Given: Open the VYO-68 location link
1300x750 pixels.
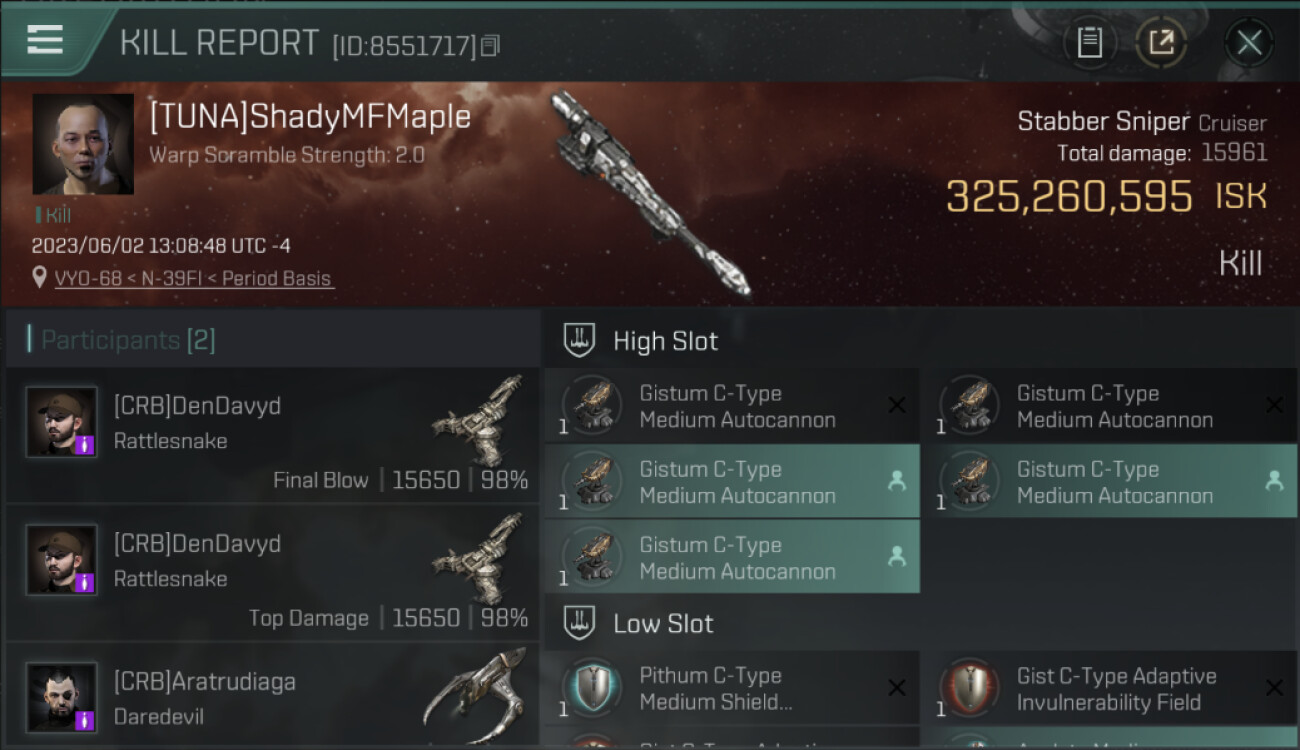Looking at the screenshot, I should click(194, 279).
